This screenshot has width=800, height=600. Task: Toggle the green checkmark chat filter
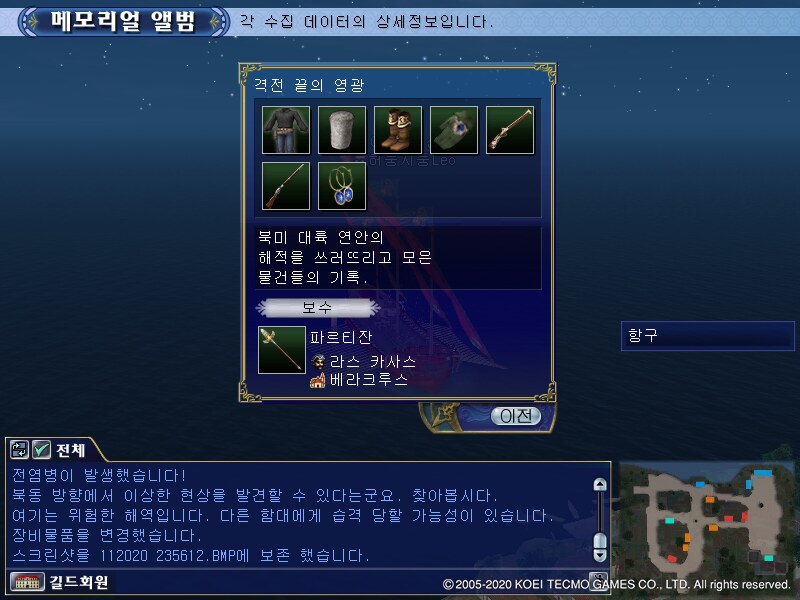coord(42,450)
